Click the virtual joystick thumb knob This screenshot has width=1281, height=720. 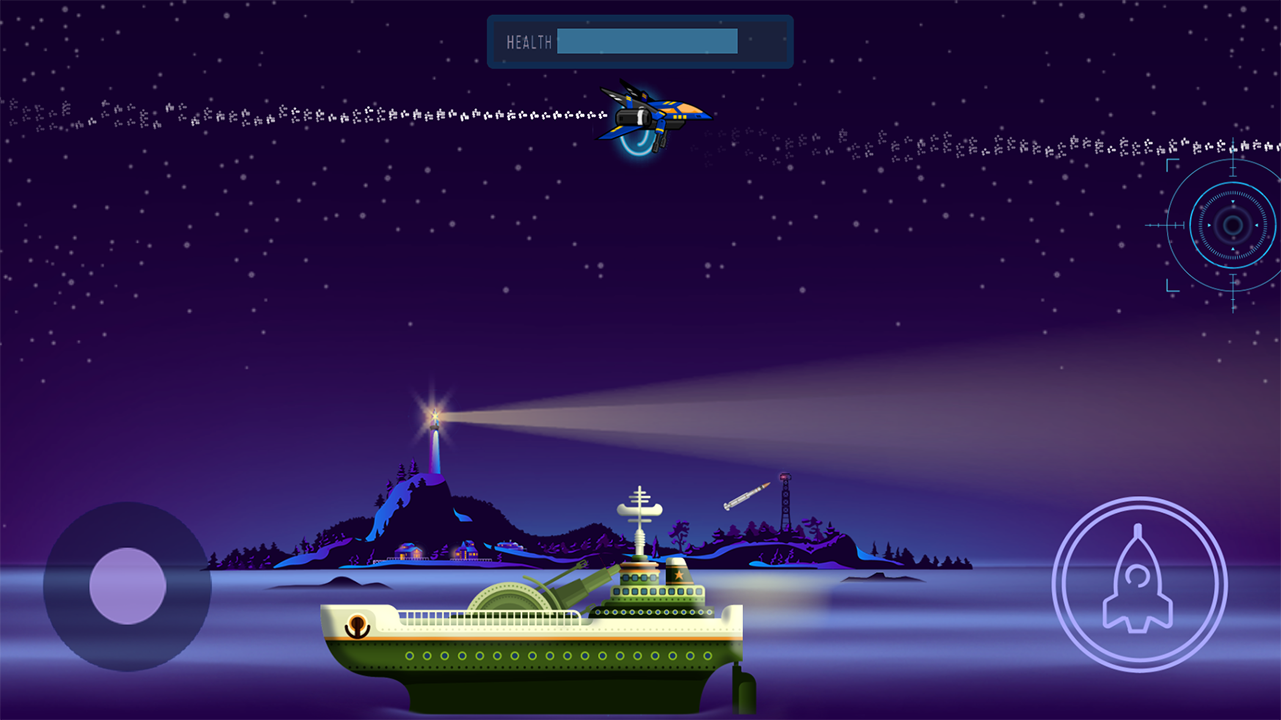[127, 586]
